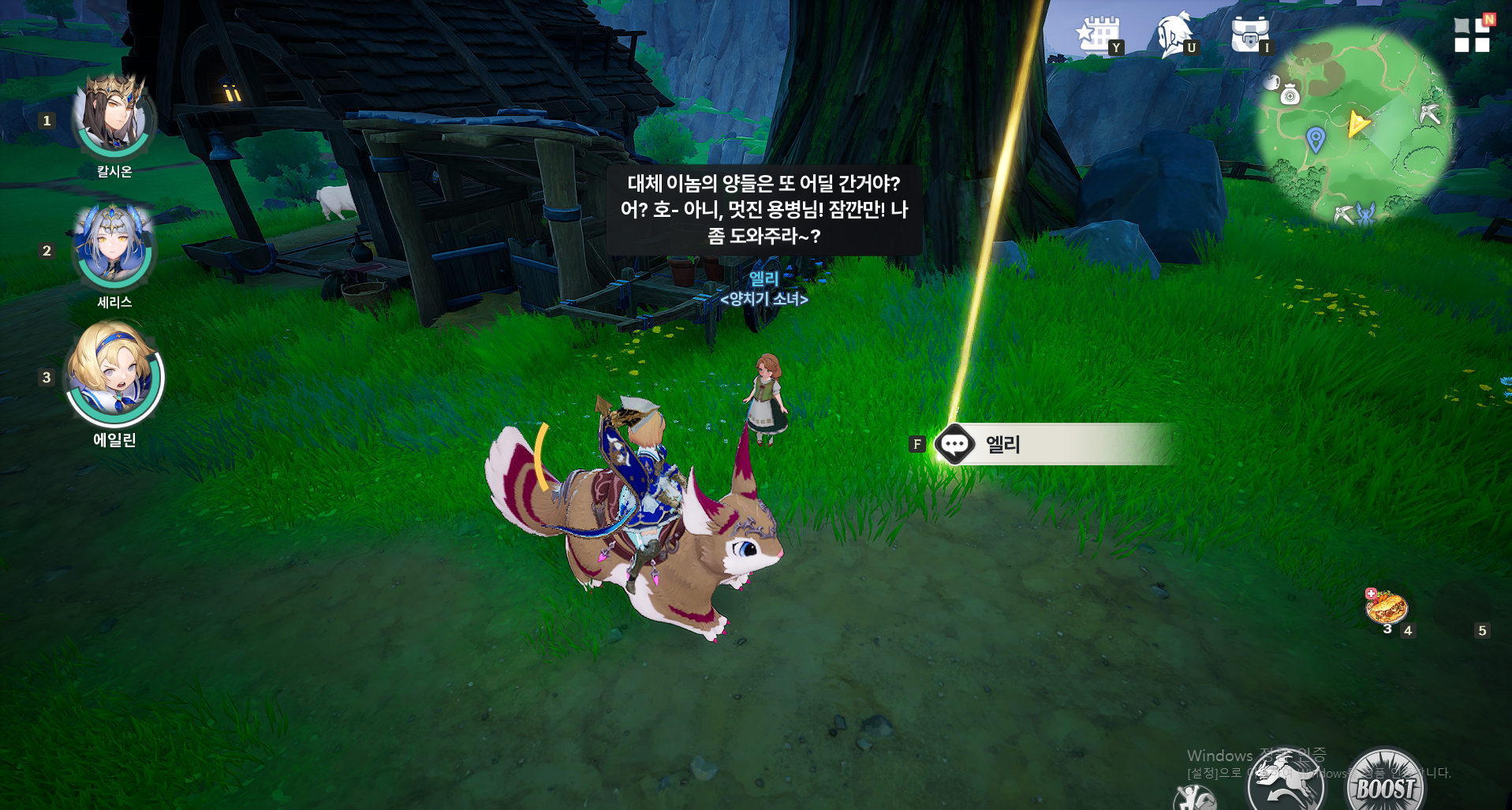Click the money bag marker on minimap
1512x810 pixels.
(1290, 95)
